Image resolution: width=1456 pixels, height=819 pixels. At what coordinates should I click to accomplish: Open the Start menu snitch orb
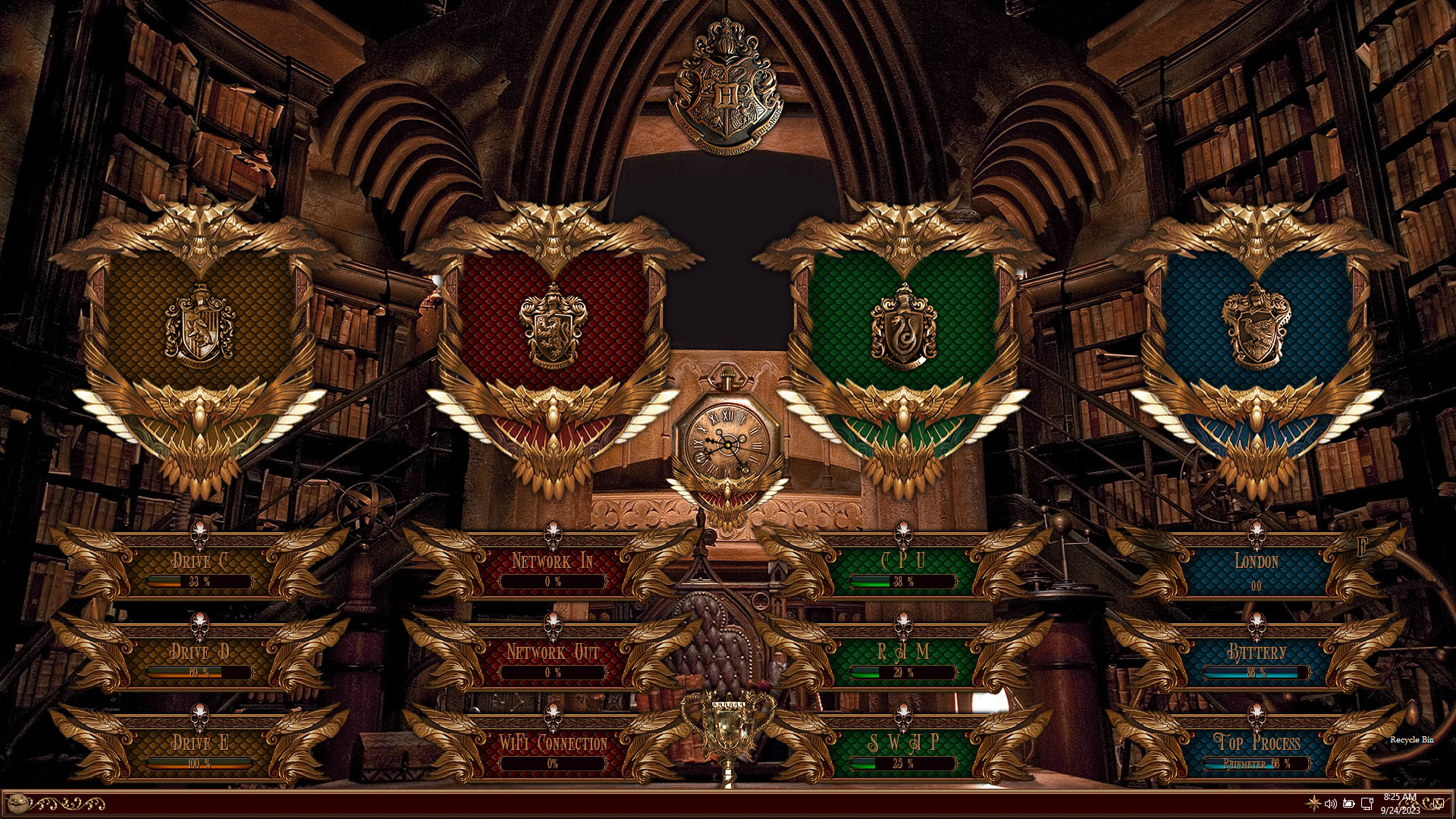coord(17,803)
